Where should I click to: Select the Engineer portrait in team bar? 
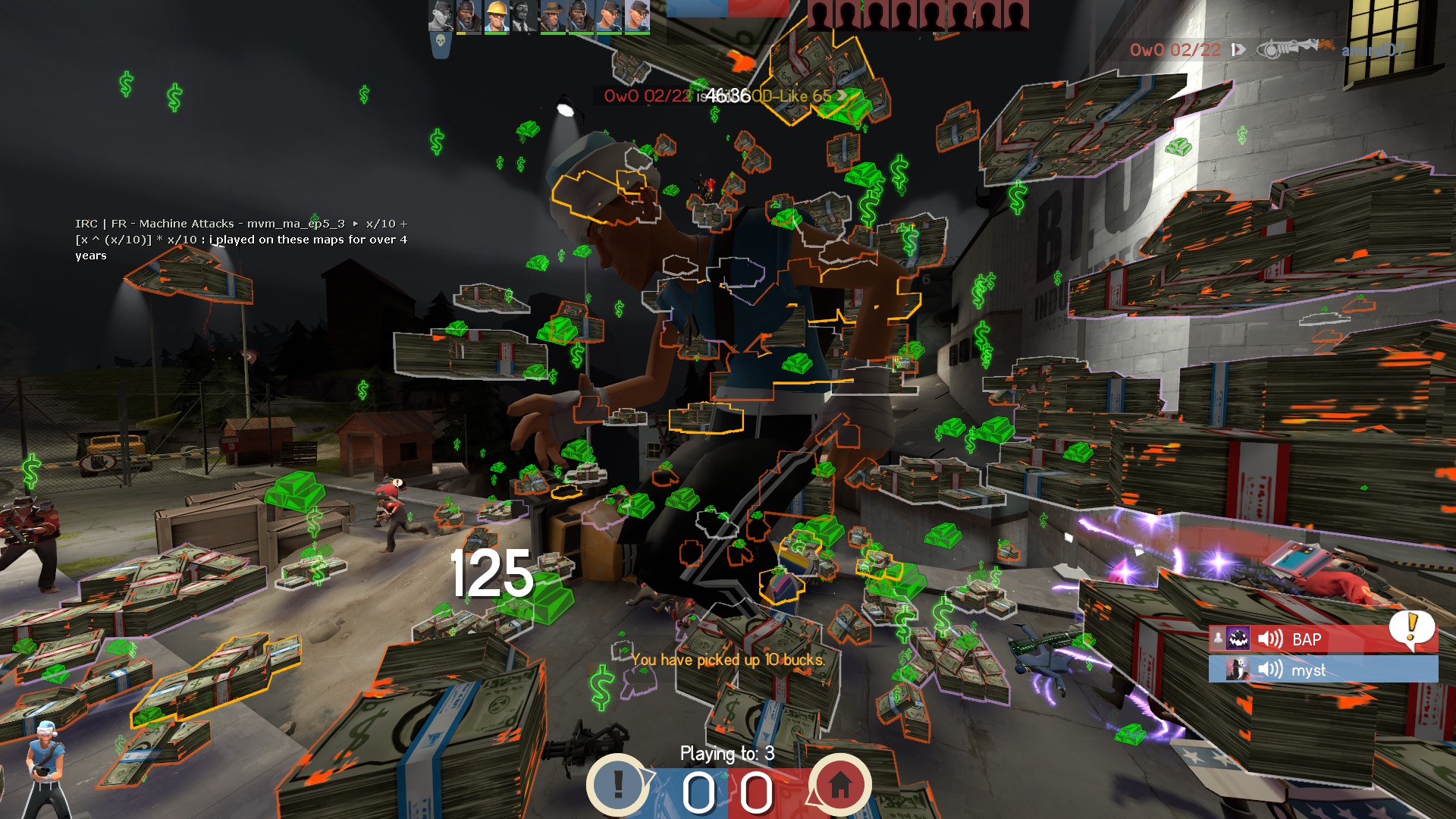pos(497,17)
